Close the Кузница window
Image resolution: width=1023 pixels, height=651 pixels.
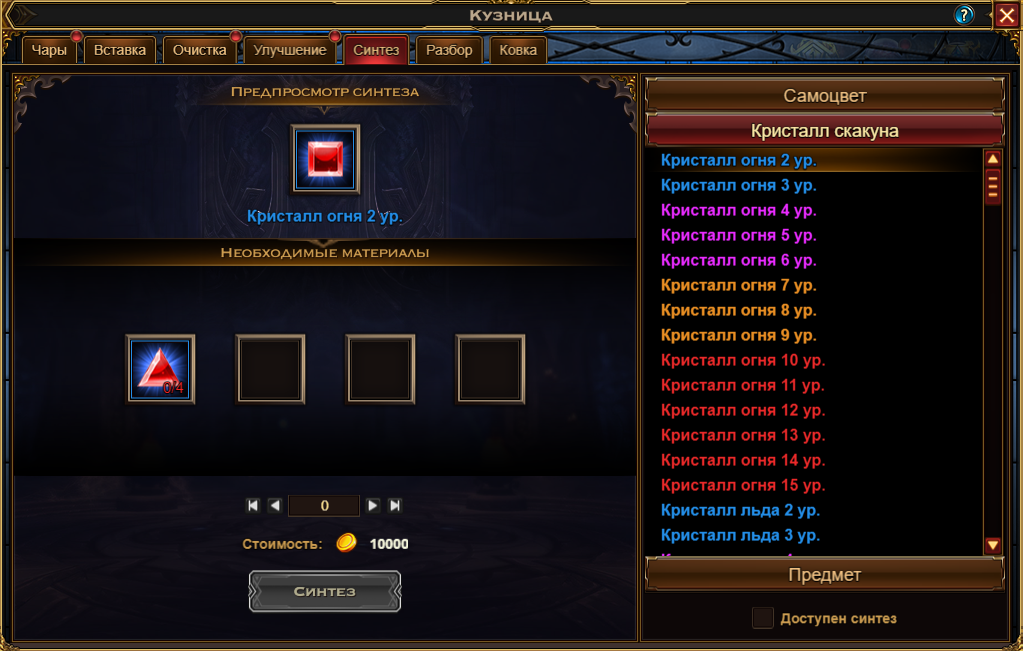pyautogui.click(x=1006, y=15)
